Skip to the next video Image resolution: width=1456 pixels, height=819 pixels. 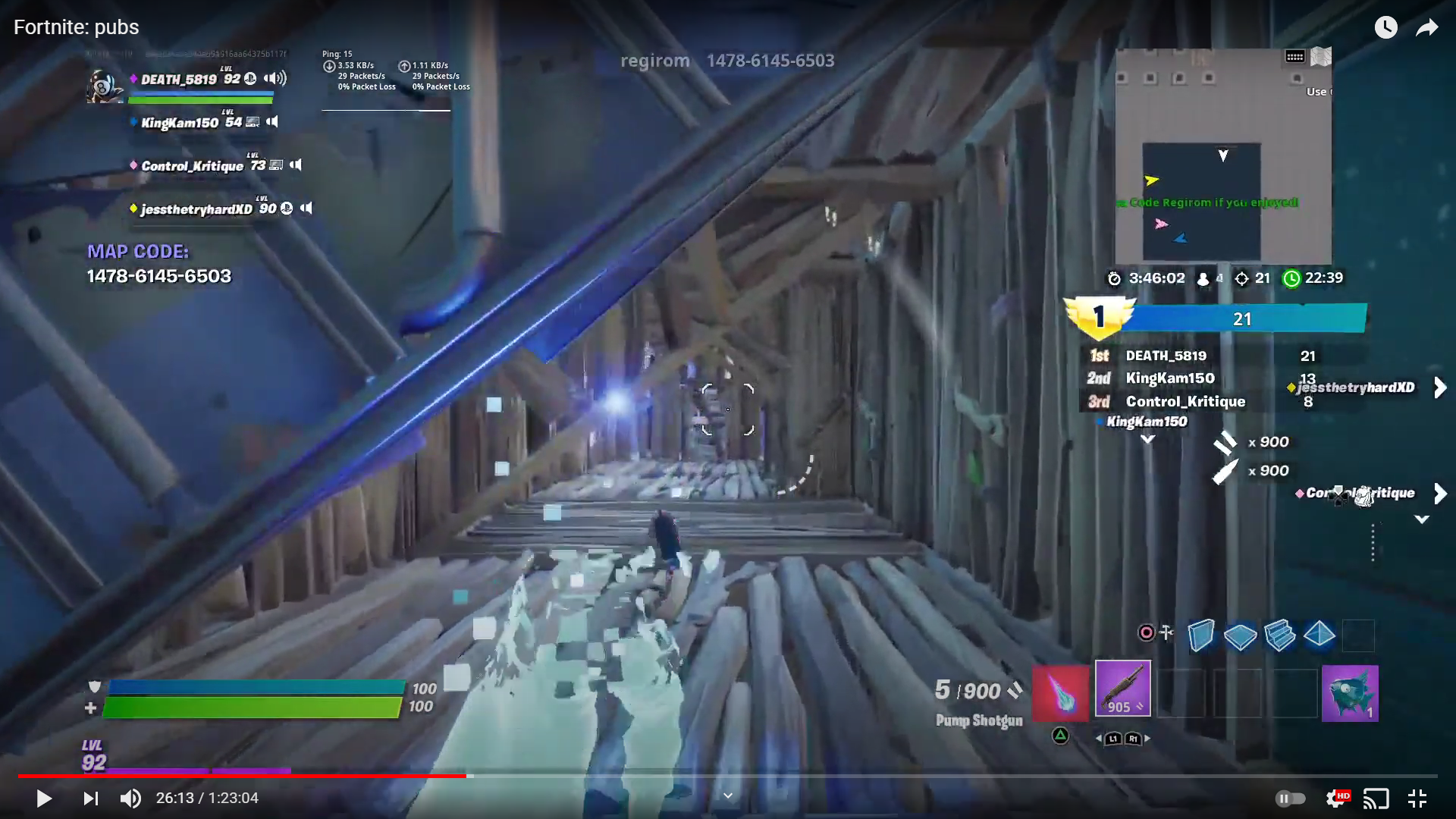tap(91, 798)
